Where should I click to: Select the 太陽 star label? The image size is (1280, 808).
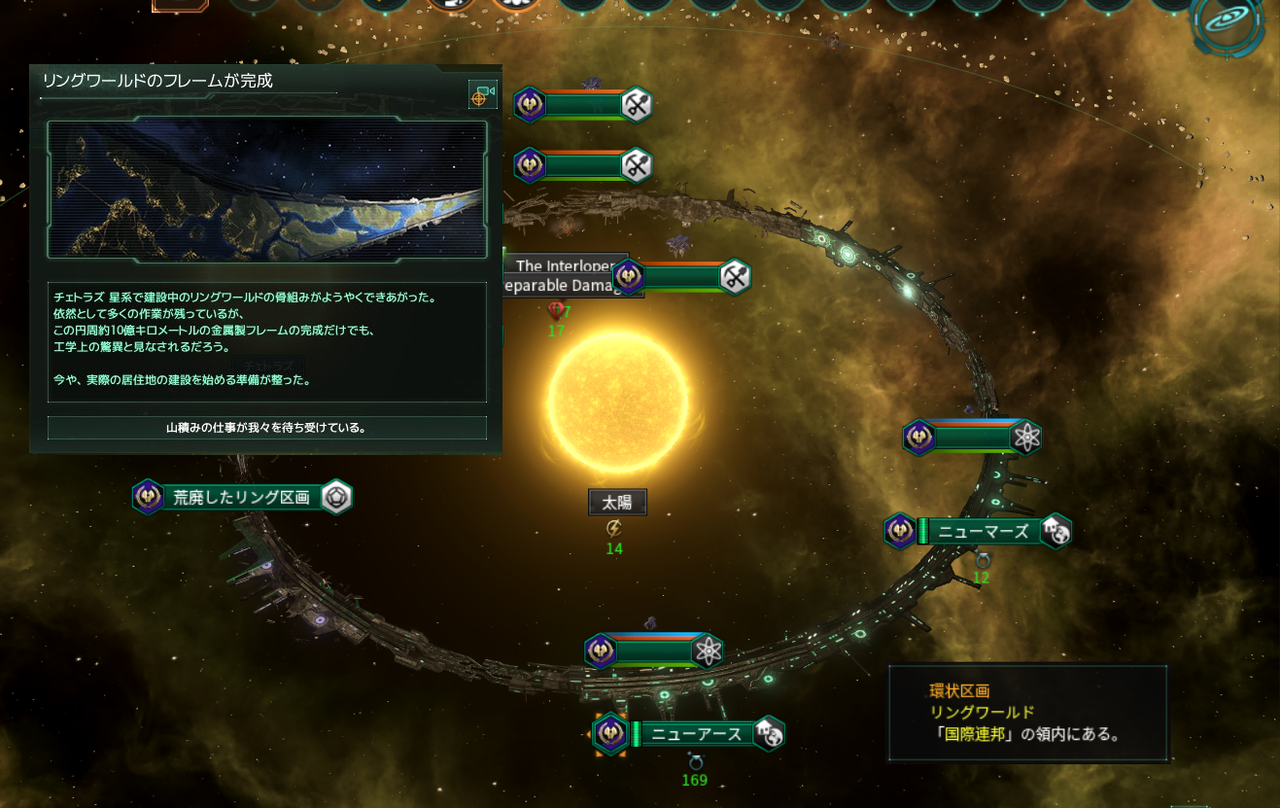(x=617, y=502)
